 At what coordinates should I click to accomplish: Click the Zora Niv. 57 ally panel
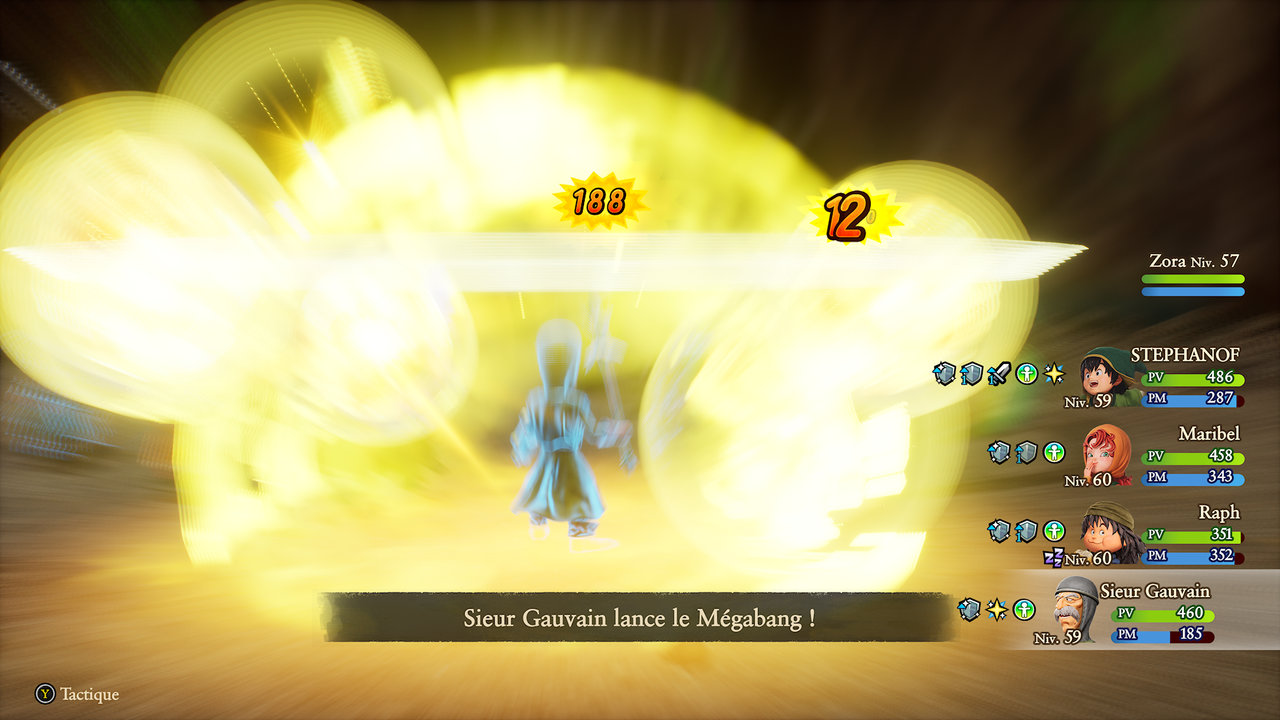(1194, 274)
